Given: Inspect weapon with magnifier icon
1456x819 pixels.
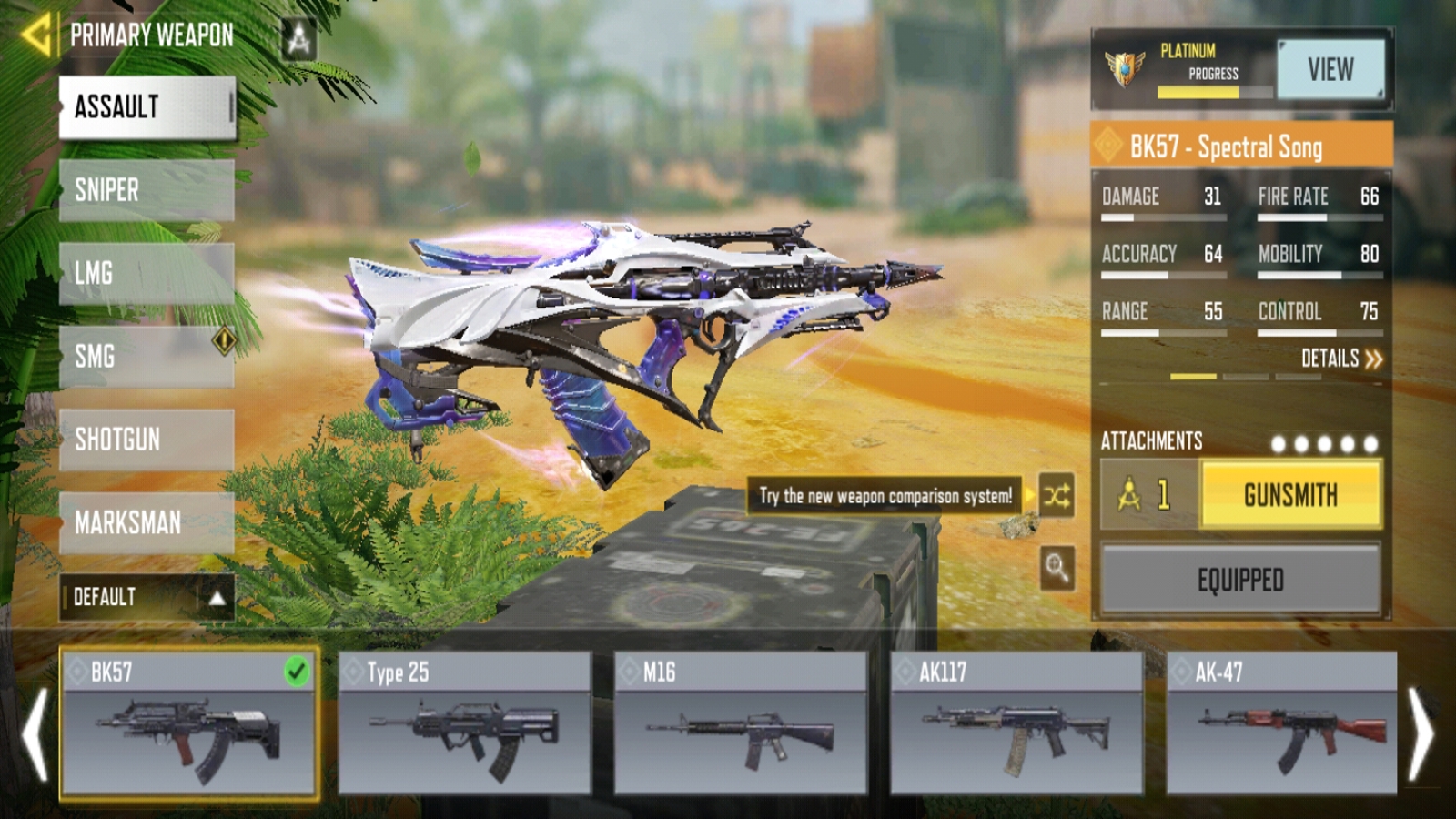Looking at the screenshot, I should pos(1057,569).
